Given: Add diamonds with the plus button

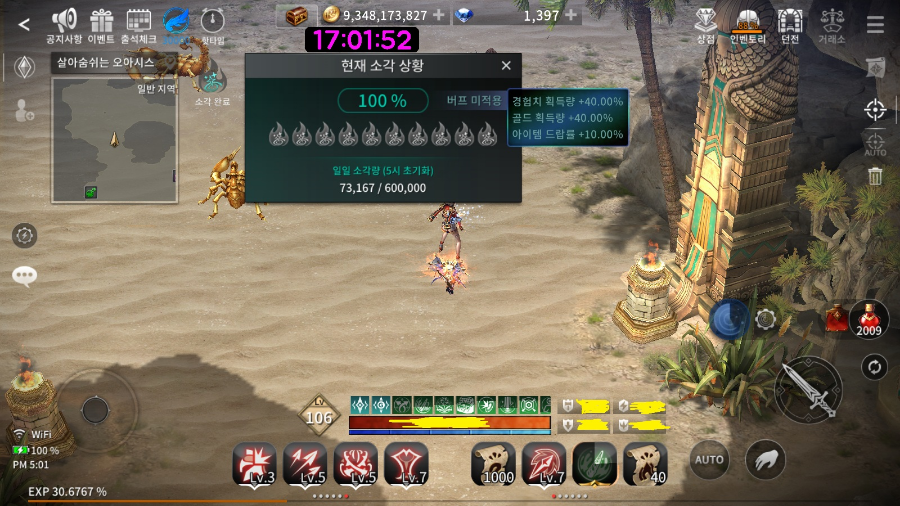Looking at the screenshot, I should [571, 15].
